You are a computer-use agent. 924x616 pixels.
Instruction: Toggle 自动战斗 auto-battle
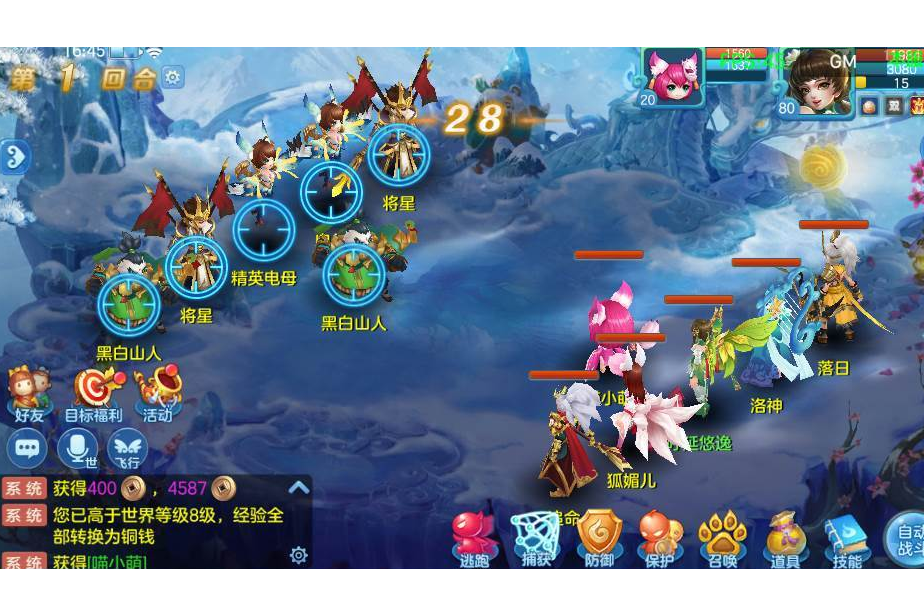tap(908, 538)
